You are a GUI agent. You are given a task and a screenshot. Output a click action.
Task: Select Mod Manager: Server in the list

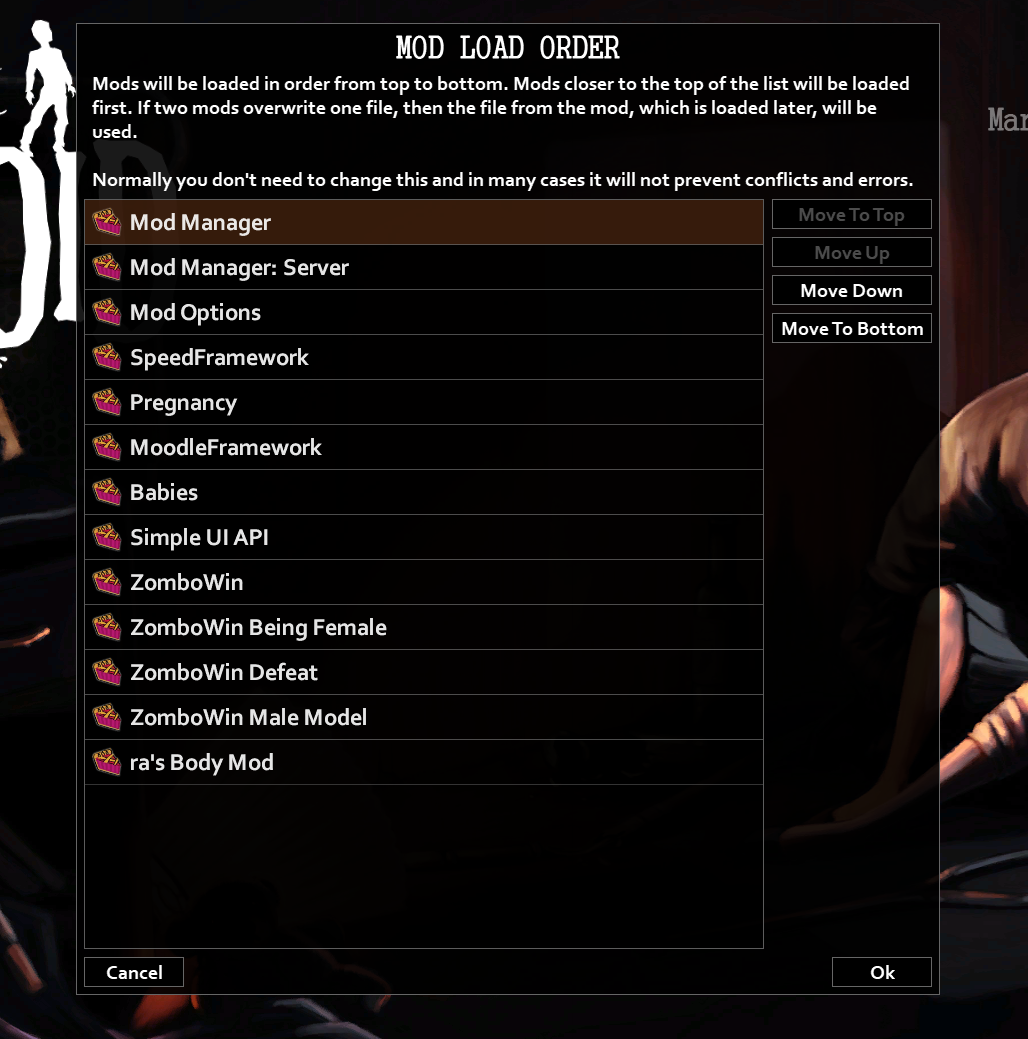(x=423, y=267)
